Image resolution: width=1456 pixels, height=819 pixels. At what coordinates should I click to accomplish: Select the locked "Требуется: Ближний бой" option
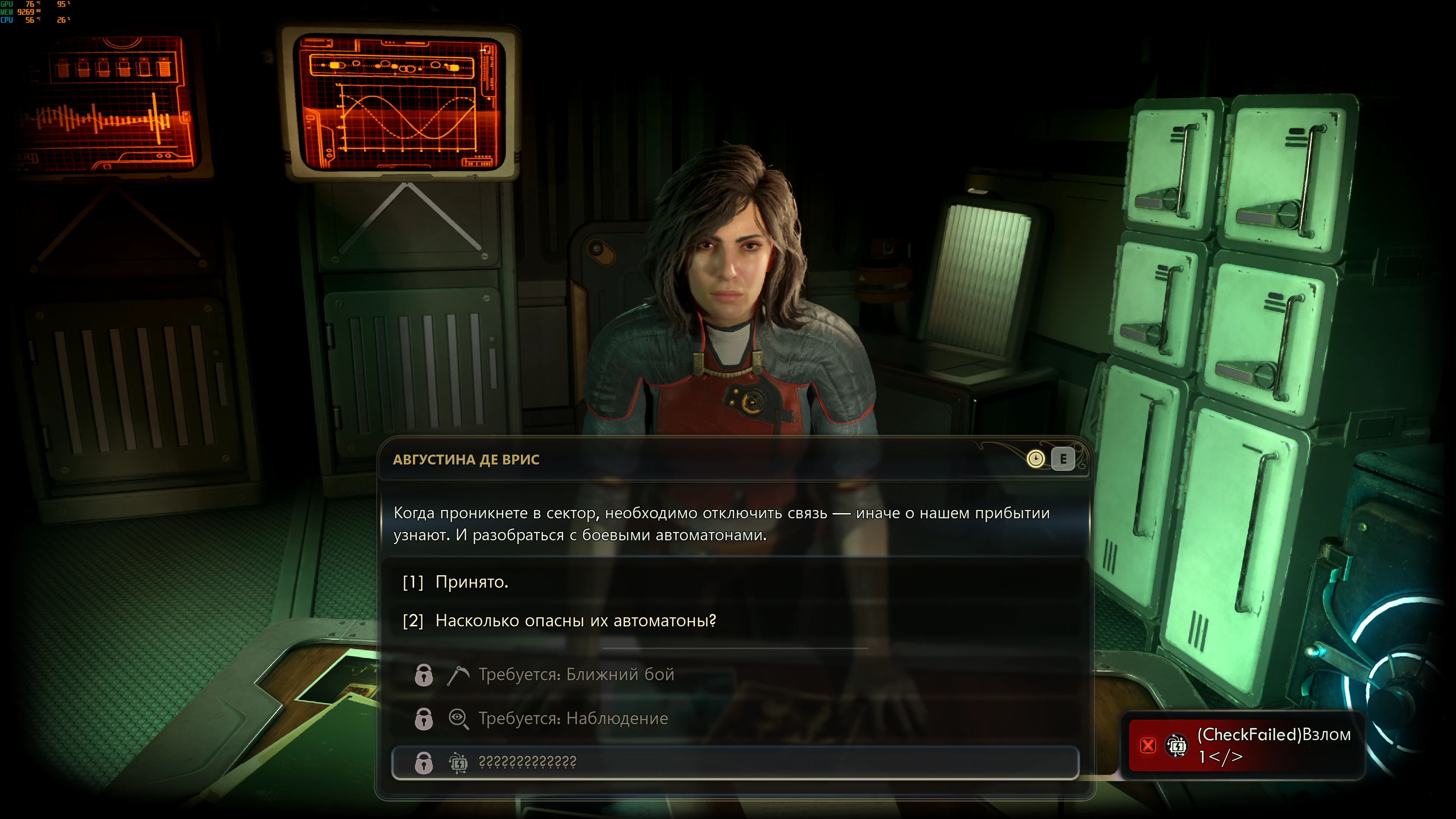[x=576, y=674]
